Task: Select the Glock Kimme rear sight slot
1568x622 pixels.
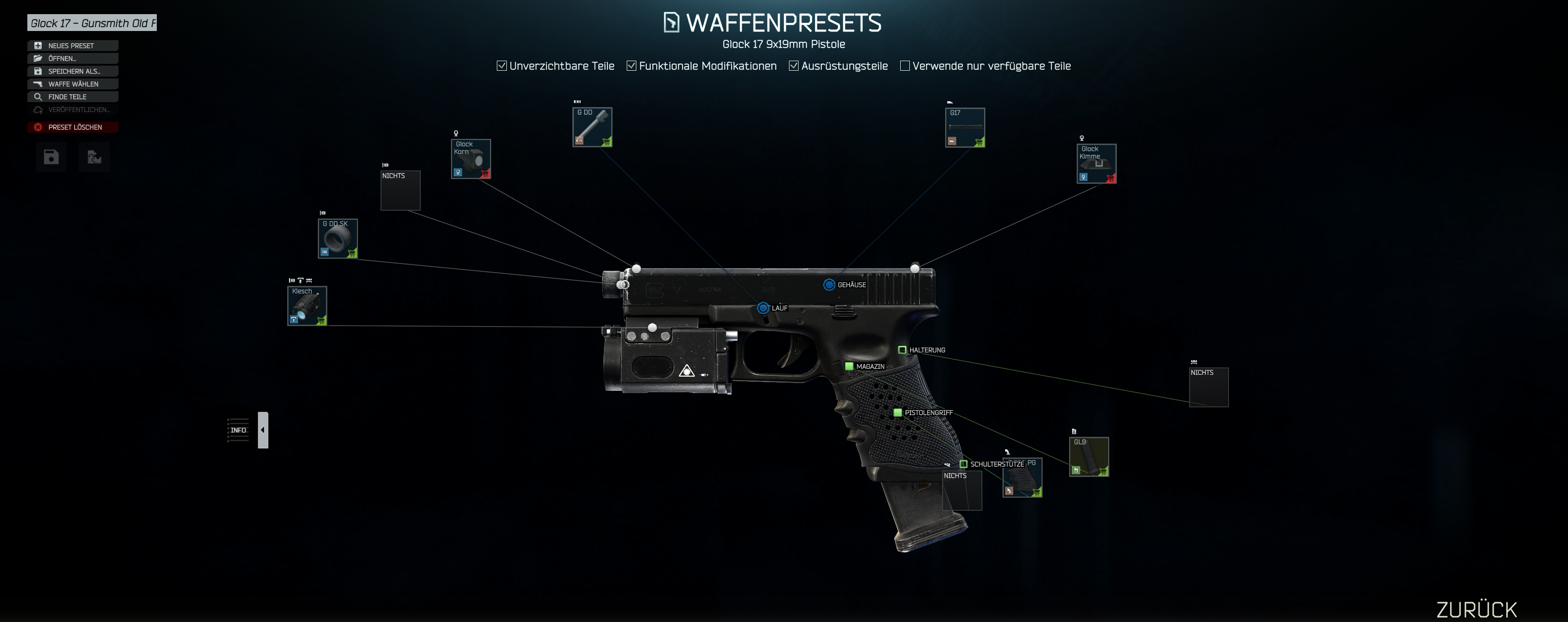Action: [1096, 163]
